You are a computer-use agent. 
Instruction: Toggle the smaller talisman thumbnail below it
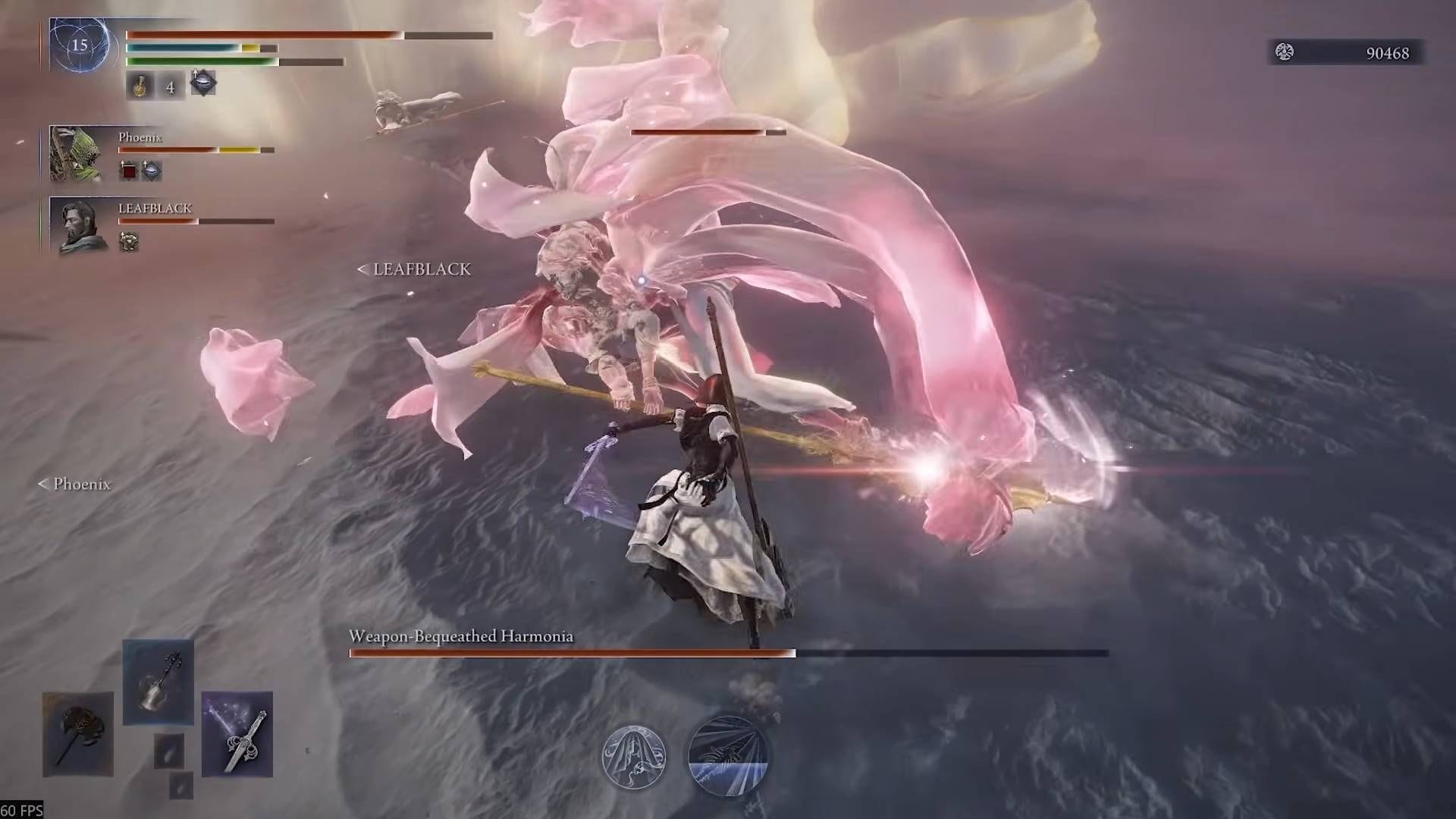coord(180,787)
